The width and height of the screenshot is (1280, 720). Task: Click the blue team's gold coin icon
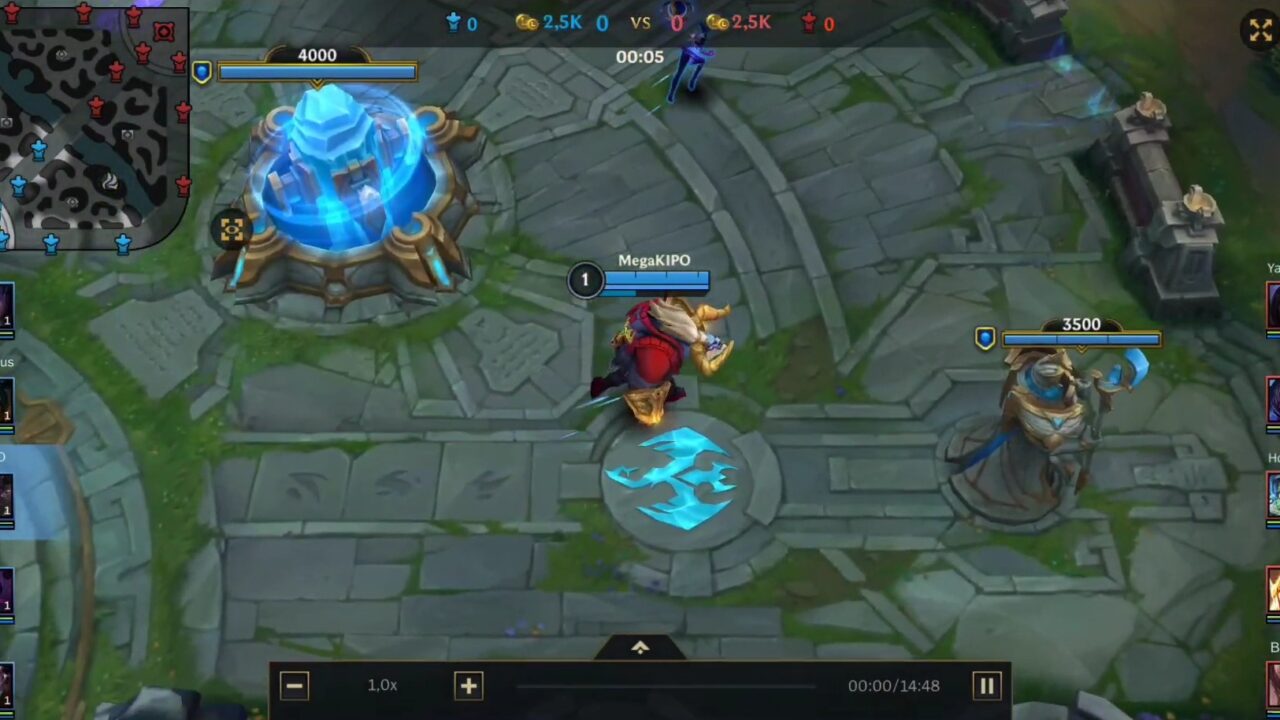[529, 22]
